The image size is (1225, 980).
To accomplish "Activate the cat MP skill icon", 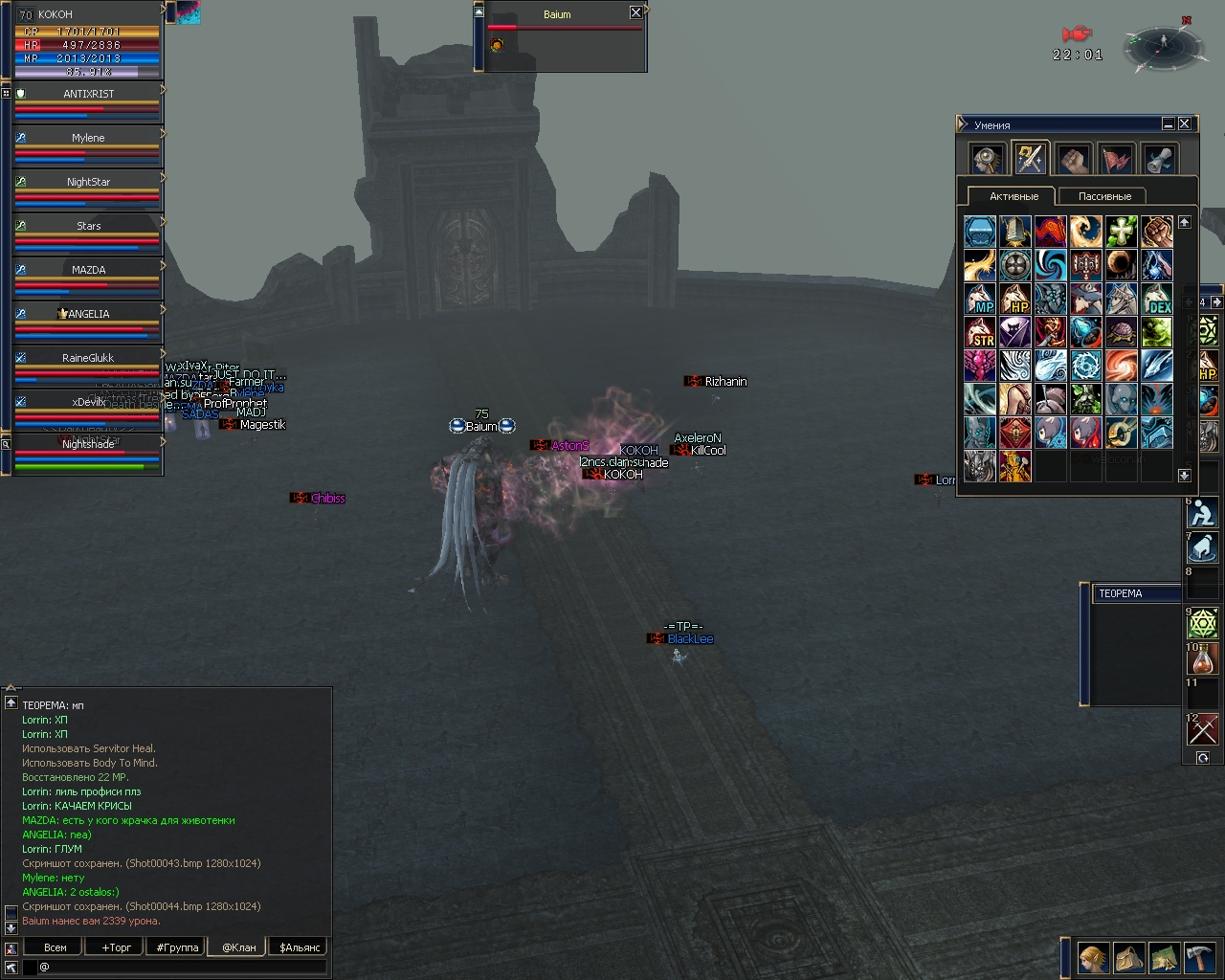I will [980, 299].
